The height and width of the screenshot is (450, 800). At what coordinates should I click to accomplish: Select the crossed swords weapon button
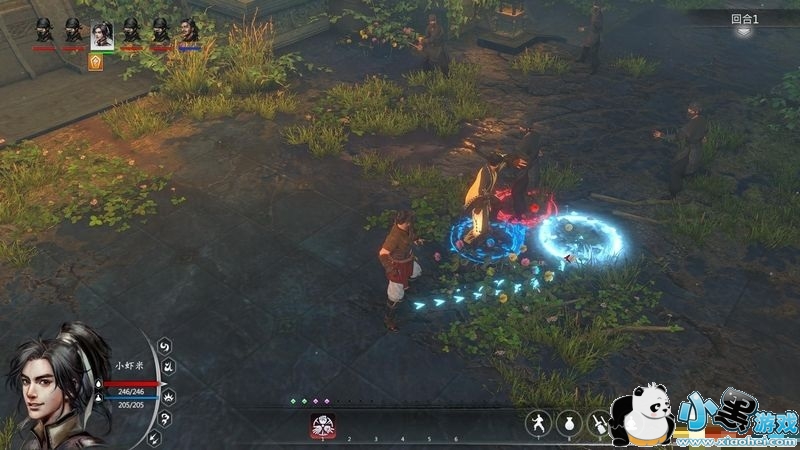598,422
